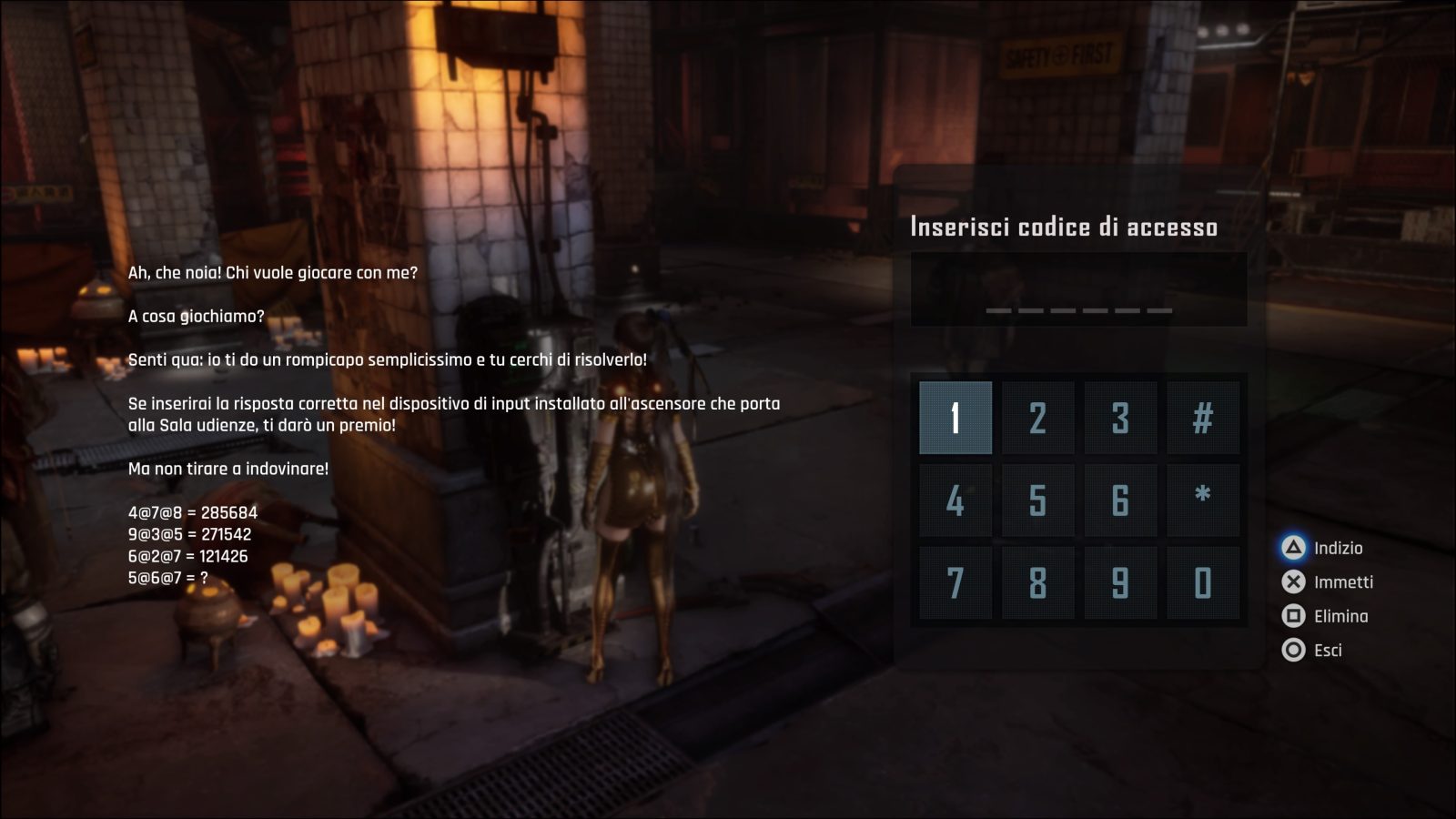The width and height of the screenshot is (1456, 819).
Task: Select the 0 key on the keypad
Action: (1203, 582)
